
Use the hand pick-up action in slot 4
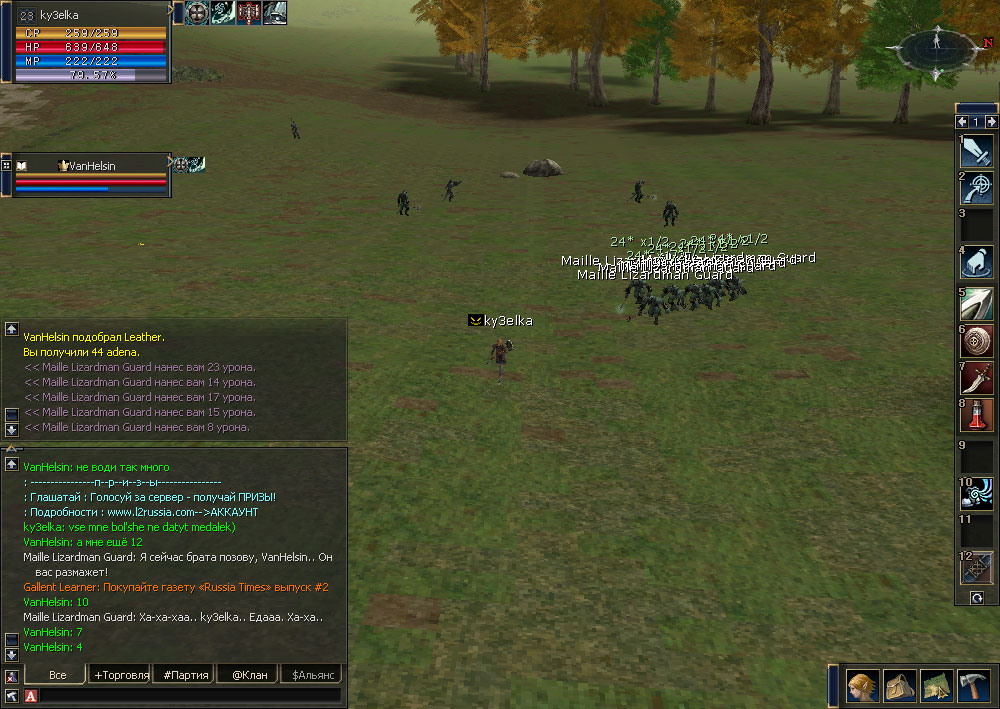976,262
